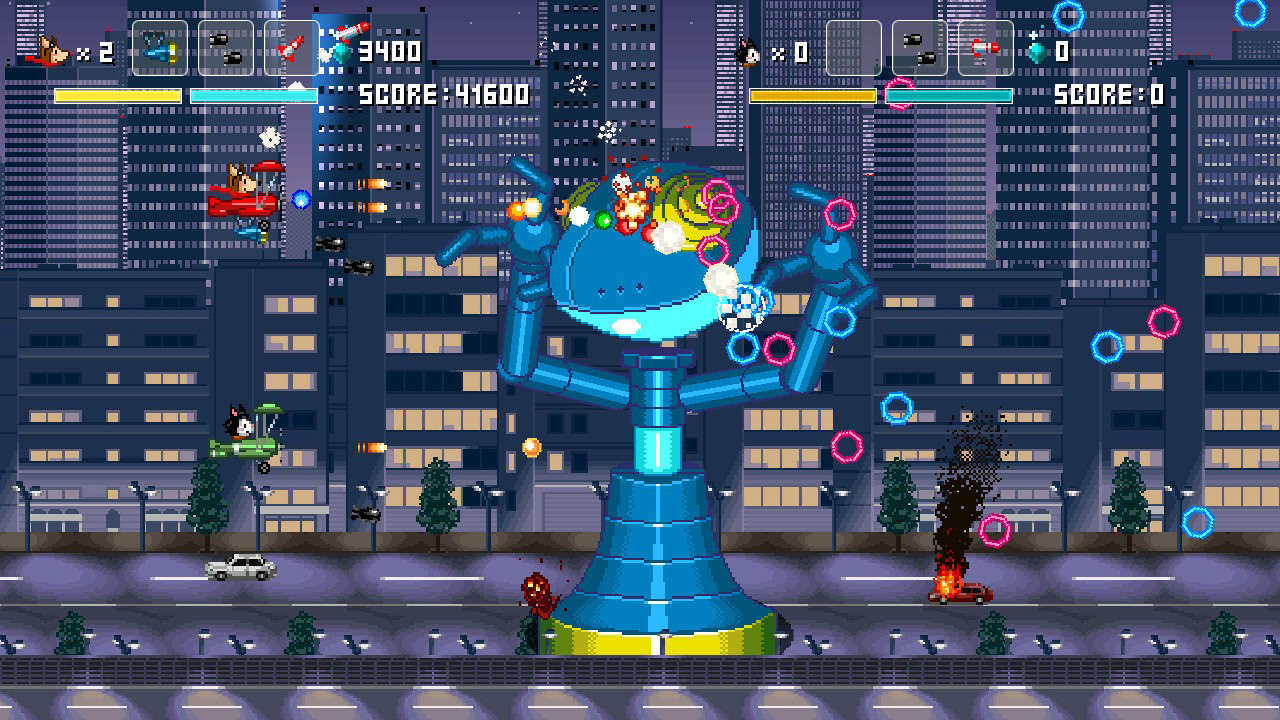Select Player 1's red rocket weapon icon
1280x720 pixels.
click(x=288, y=46)
